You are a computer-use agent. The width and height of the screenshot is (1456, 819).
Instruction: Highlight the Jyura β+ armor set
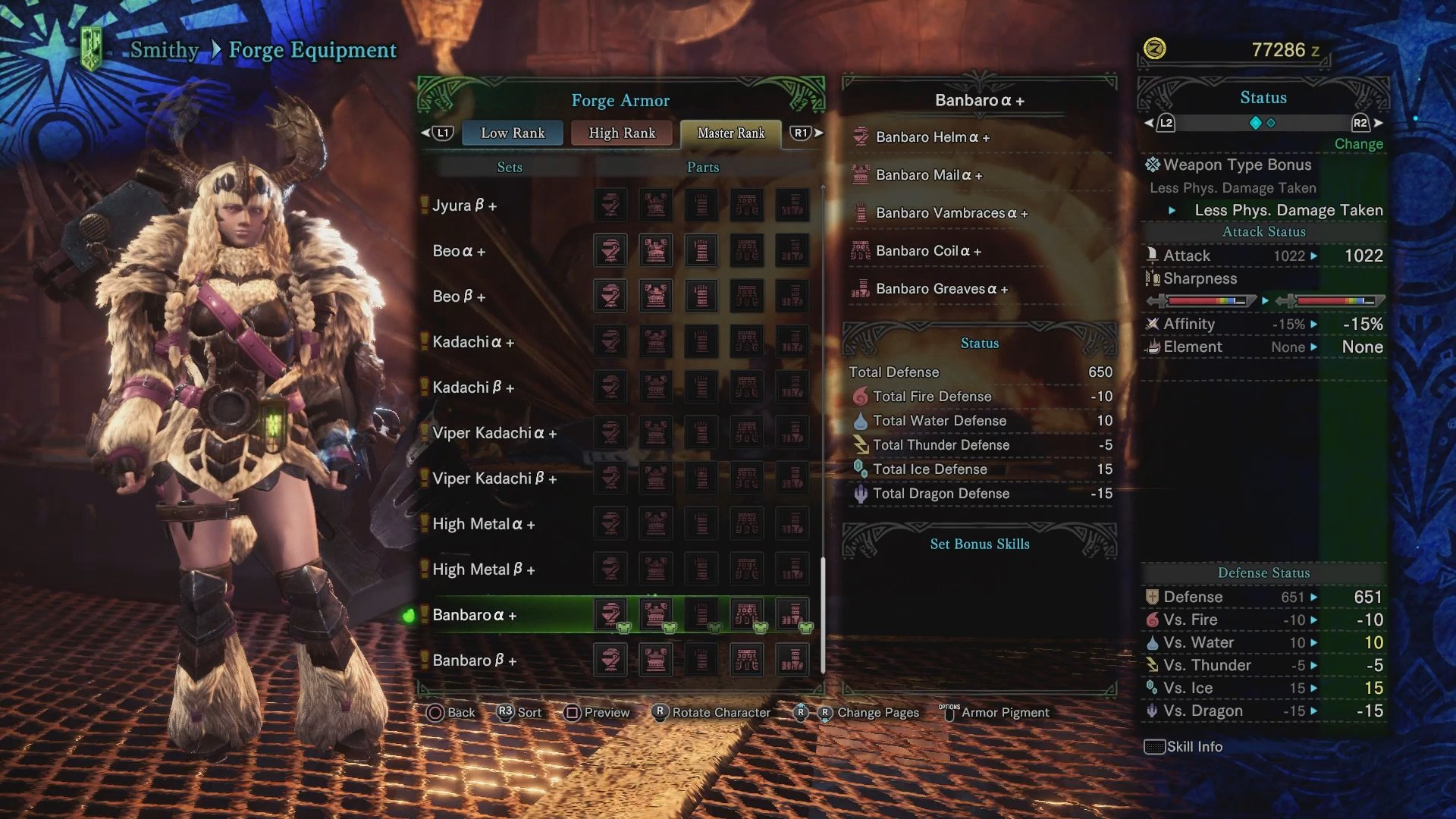point(464,205)
